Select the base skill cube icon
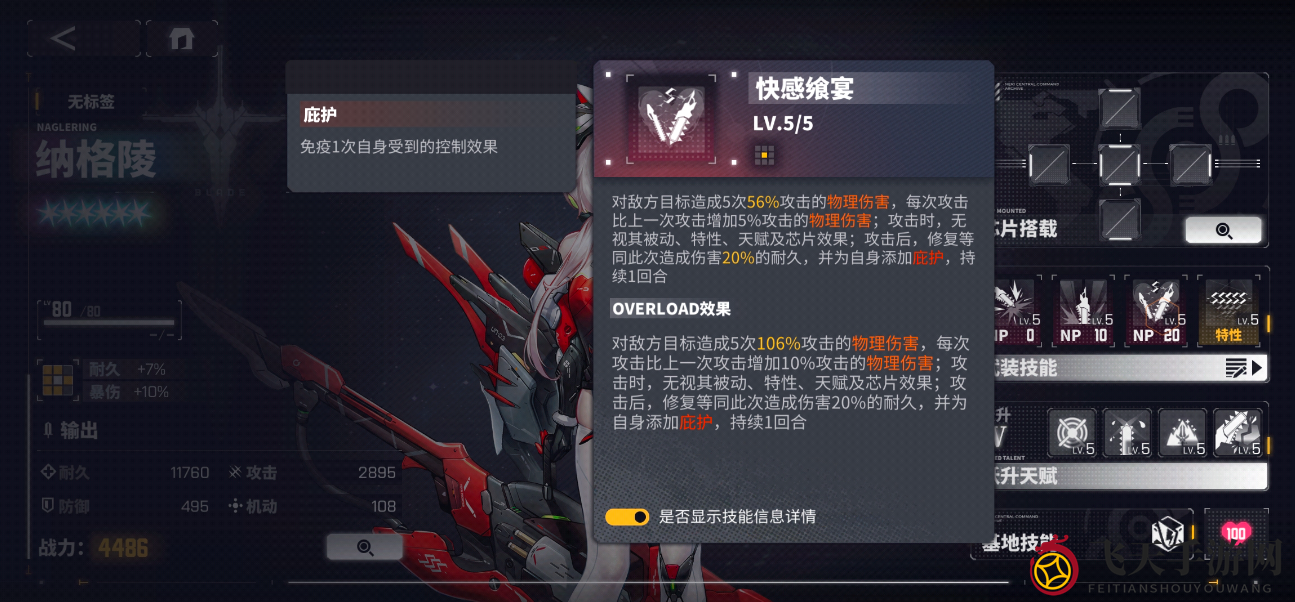 click(1167, 534)
